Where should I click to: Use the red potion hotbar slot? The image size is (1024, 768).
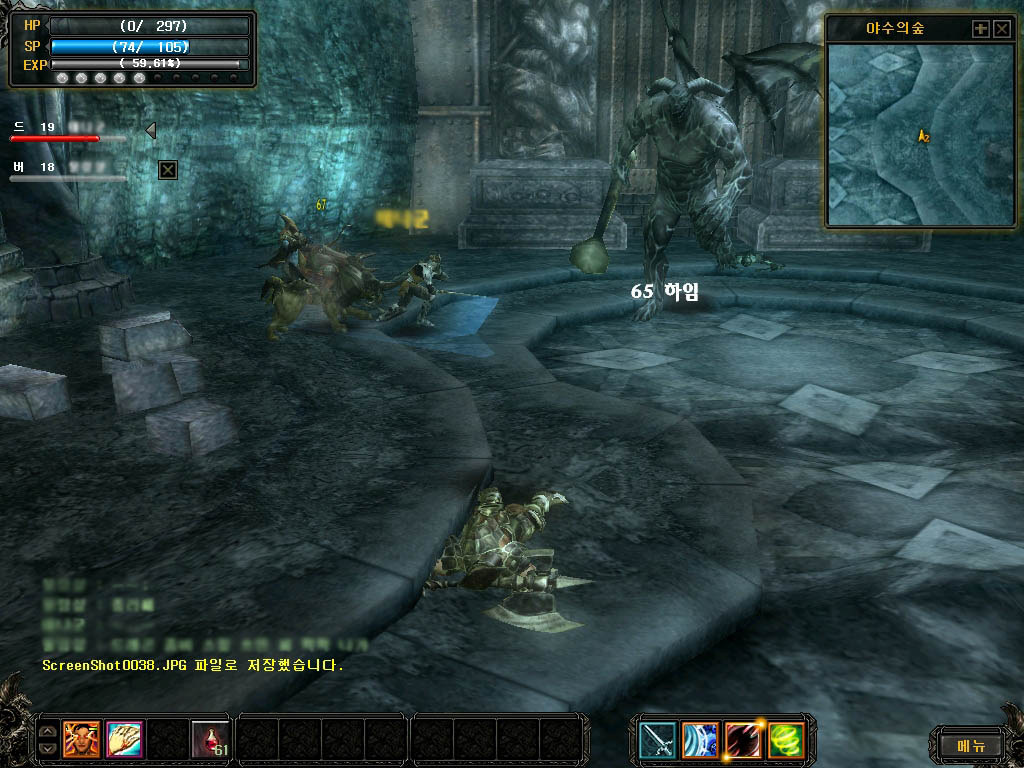tap(210, 740)
